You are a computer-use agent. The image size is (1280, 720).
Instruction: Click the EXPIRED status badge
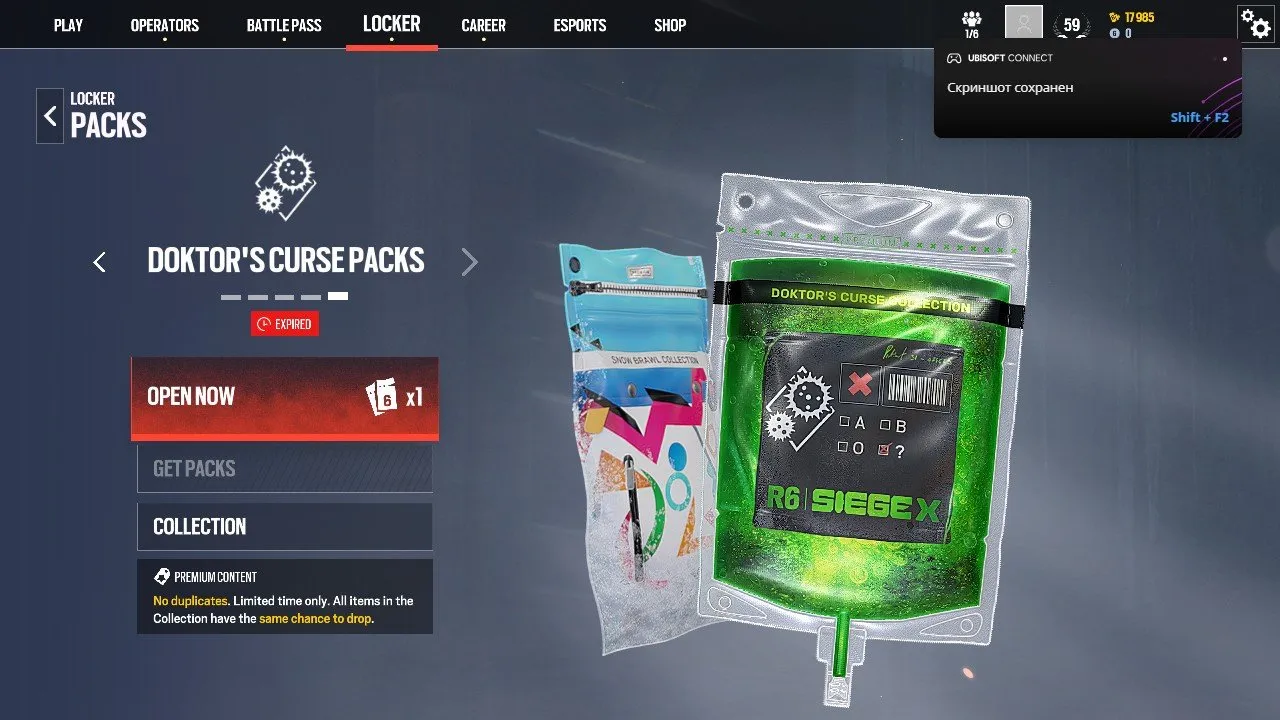(284, 323)
